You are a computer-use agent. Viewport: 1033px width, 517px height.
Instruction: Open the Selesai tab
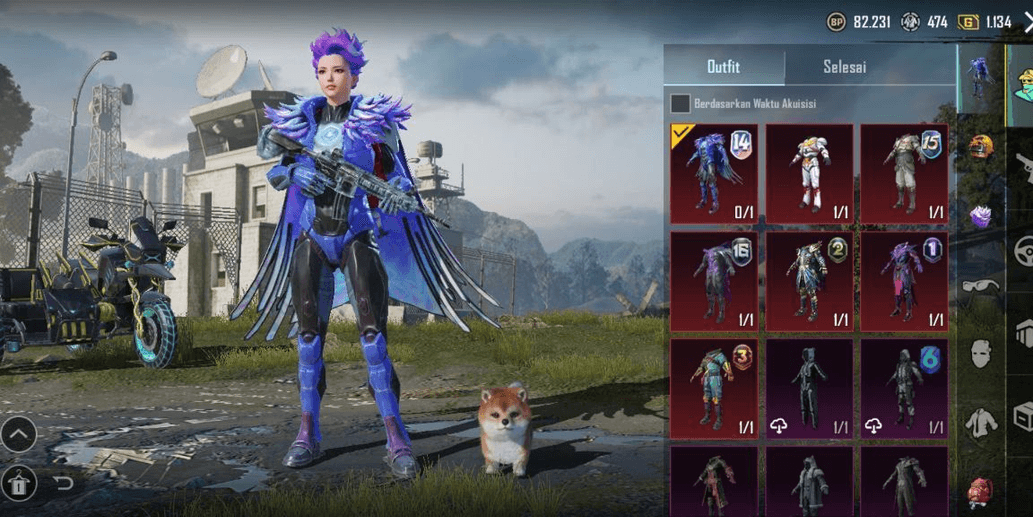pyautogui.click(x=844, y=67)
